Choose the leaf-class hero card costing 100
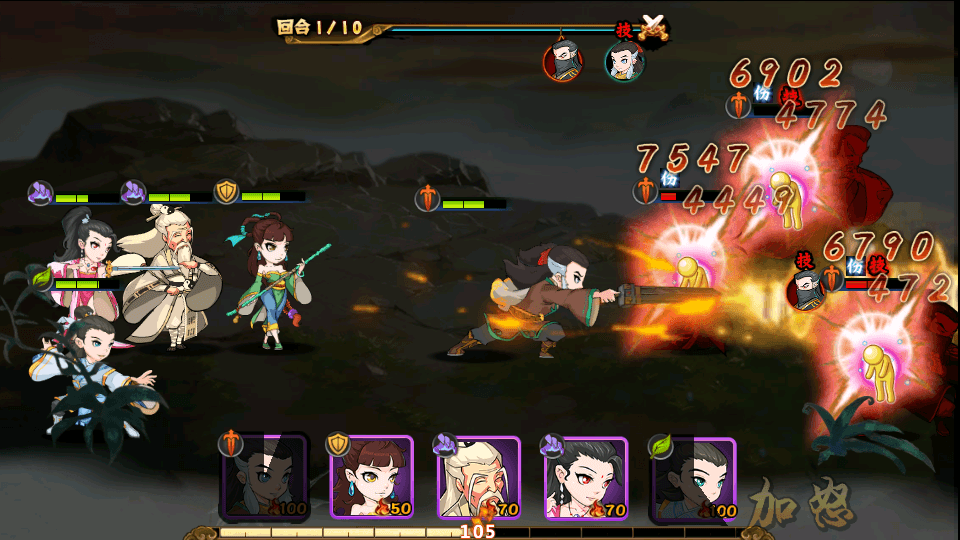Screen dimensions: 960x540 coord(692,478)
